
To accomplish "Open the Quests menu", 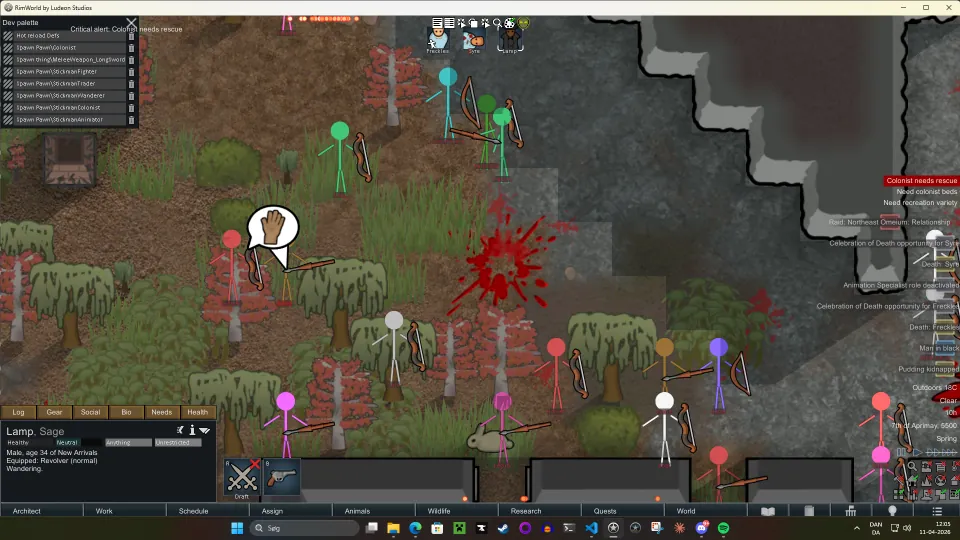I will pos(605,511).
